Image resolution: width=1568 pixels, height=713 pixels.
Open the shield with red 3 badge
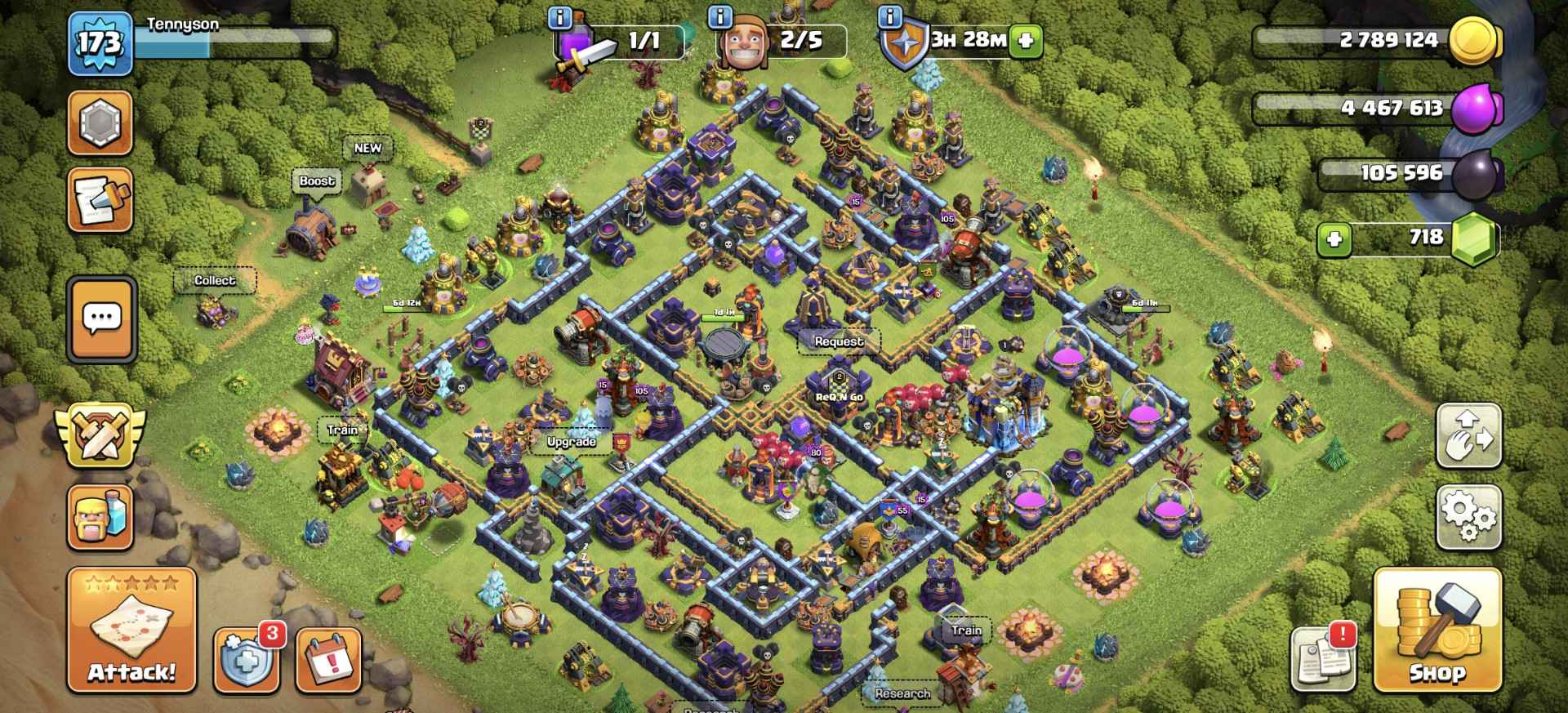tap(245, 659)
